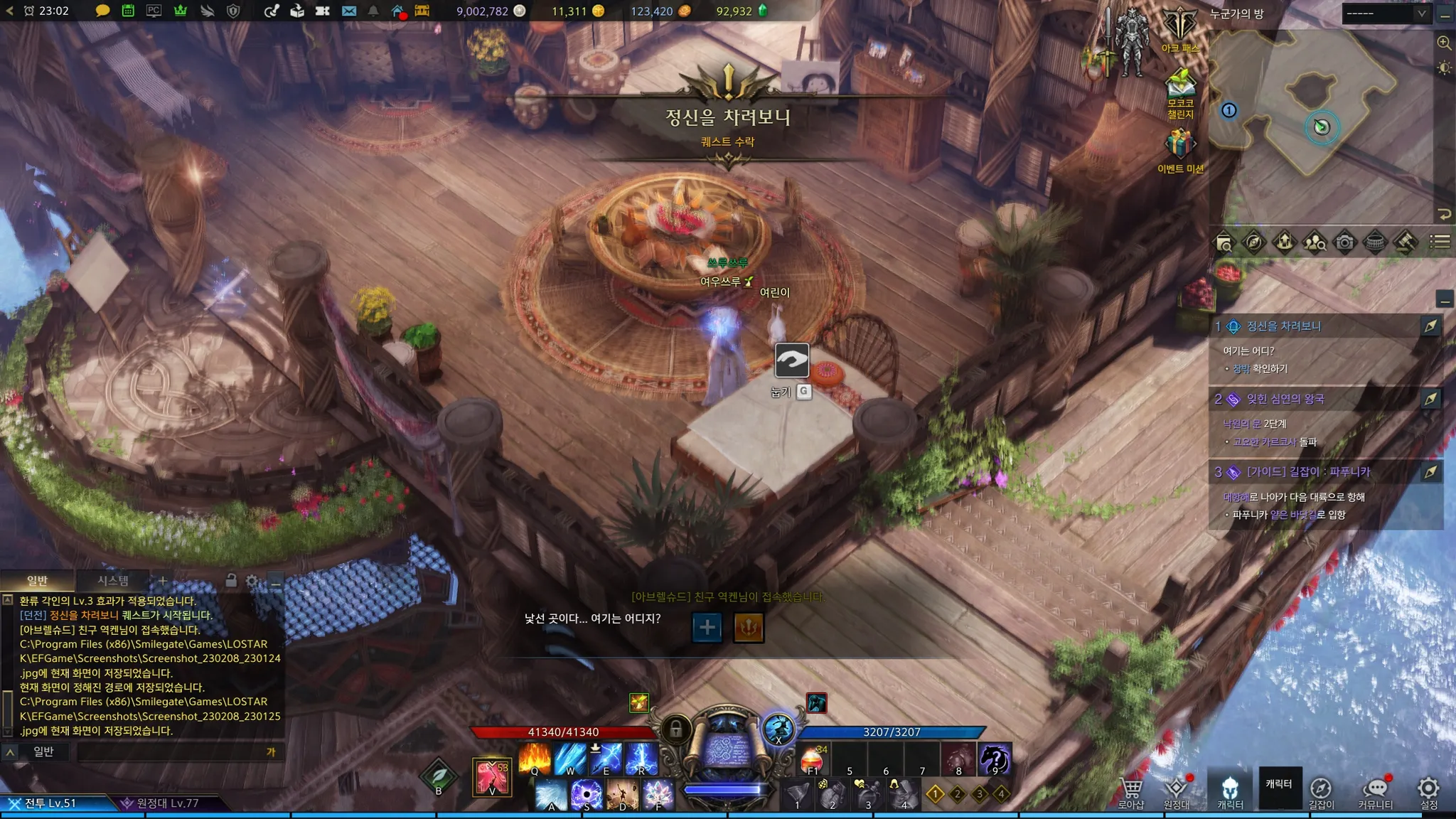The width and height of the screenshot is (1456, 819).
Task: Open the 설정 settings menu
Action: coord(1428,792)
